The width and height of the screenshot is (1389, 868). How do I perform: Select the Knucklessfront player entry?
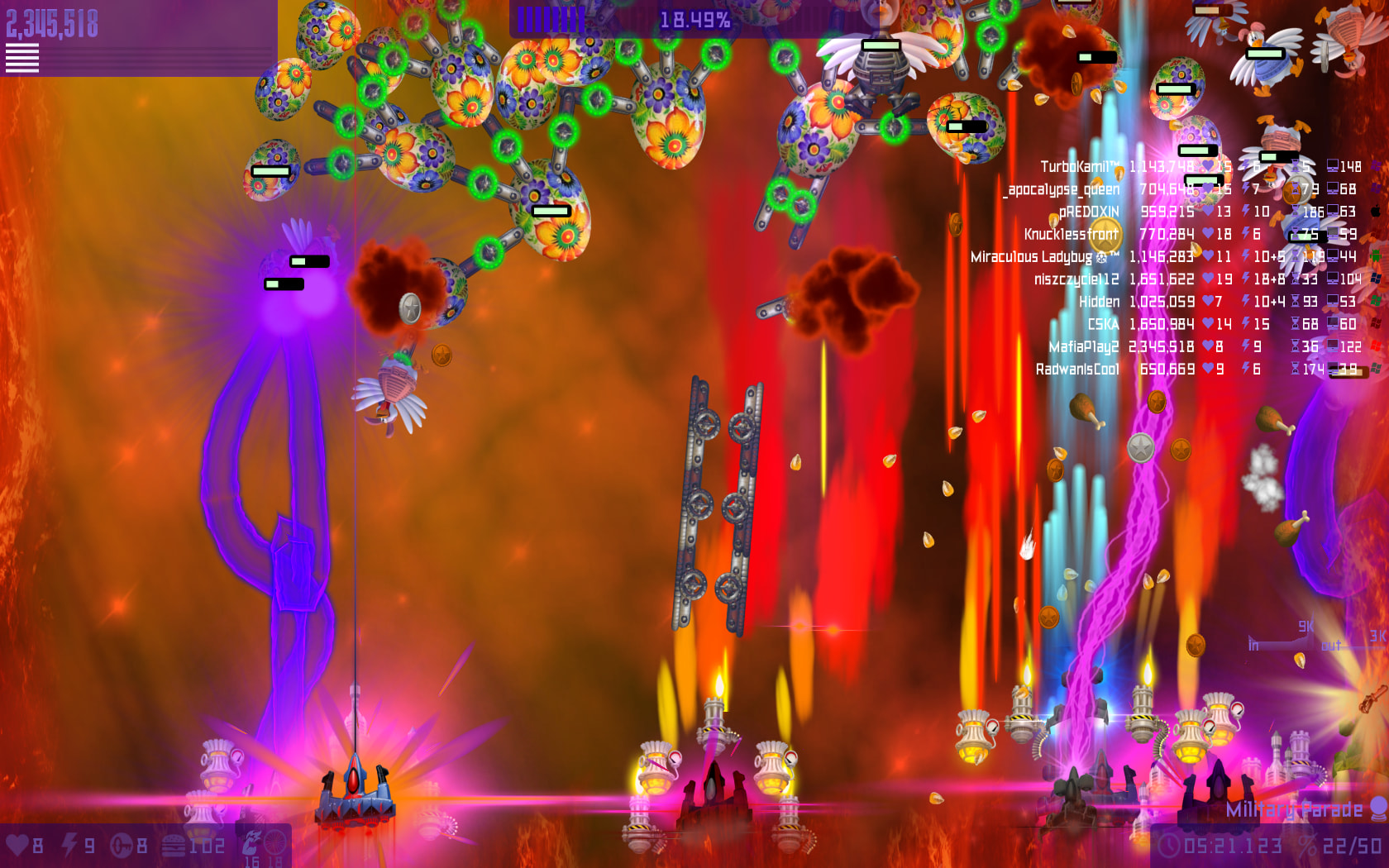1071,235
